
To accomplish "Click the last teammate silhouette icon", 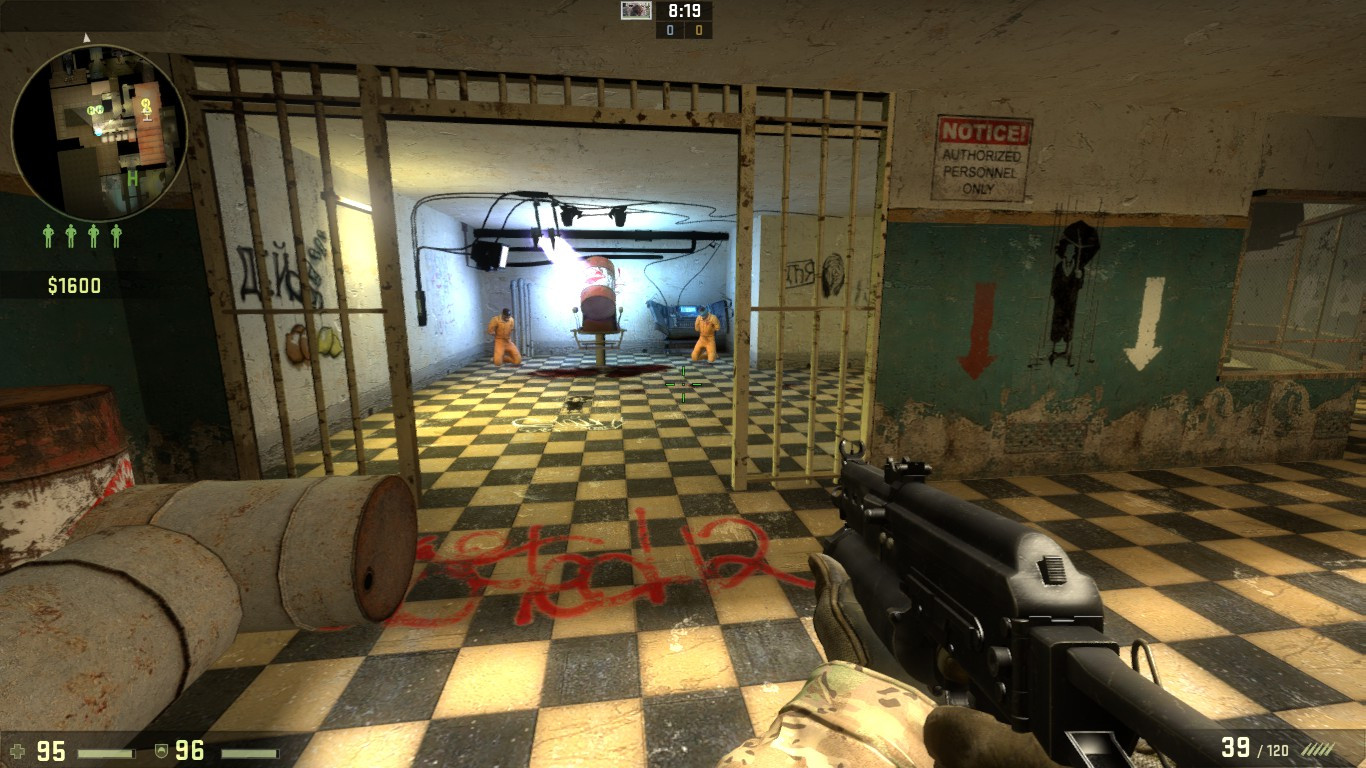I will point(116,234).
